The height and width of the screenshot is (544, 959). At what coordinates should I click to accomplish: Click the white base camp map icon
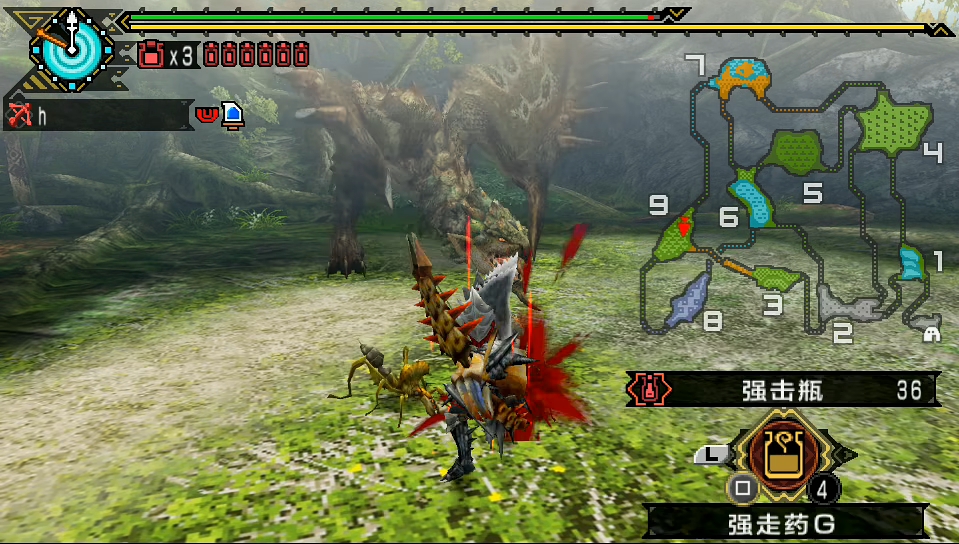[x=931, y=333]
